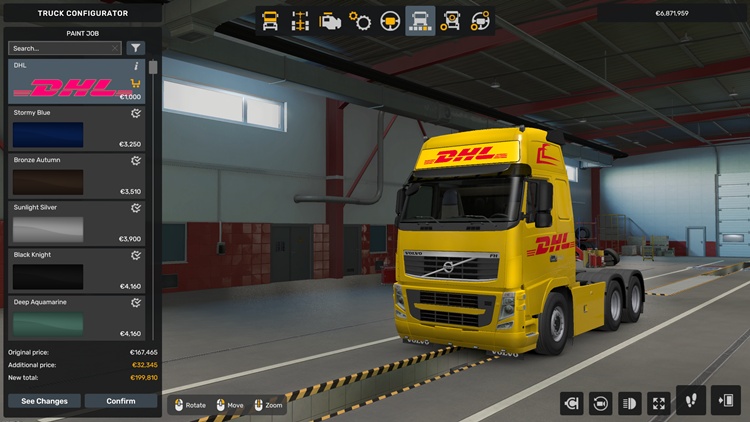Click the paint job search field

(x=61, y=48)
